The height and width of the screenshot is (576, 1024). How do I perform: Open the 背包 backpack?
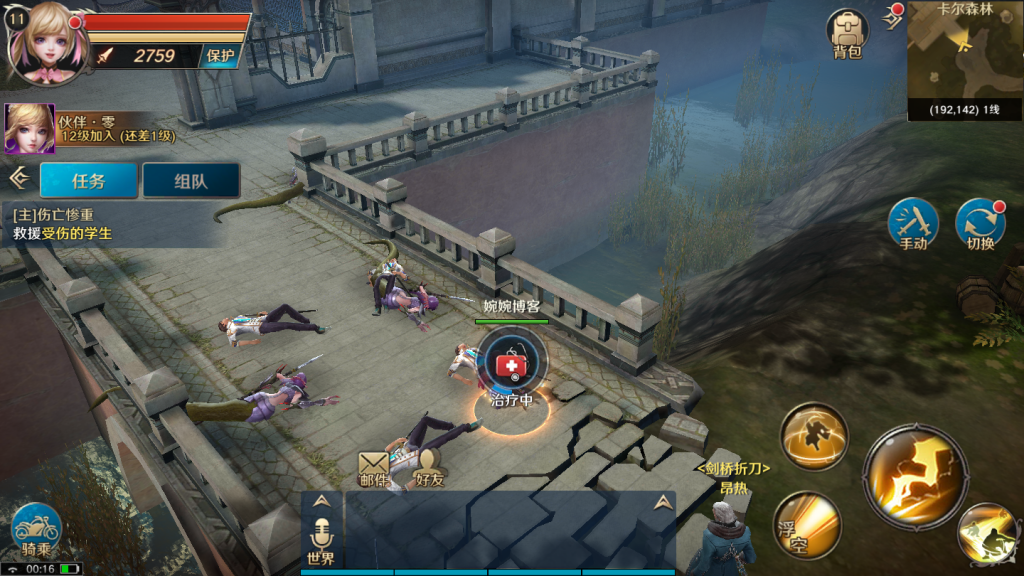(846, 34)
